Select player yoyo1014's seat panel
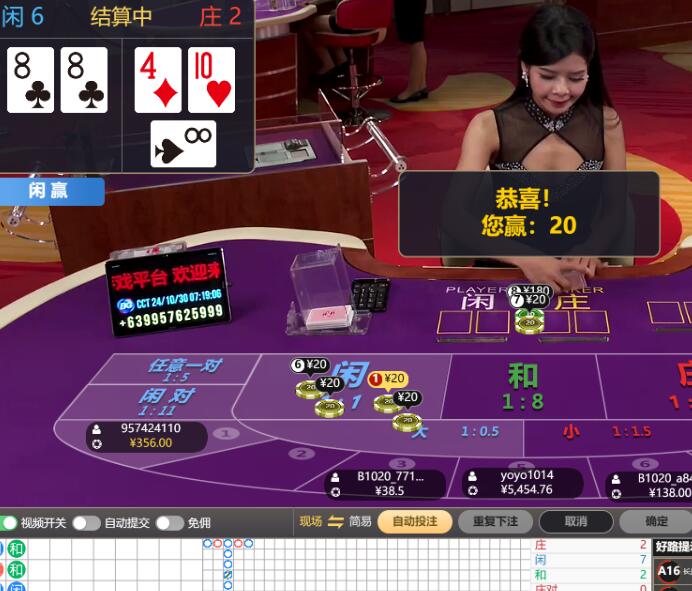692x591 pixels. tap(513, 482)
